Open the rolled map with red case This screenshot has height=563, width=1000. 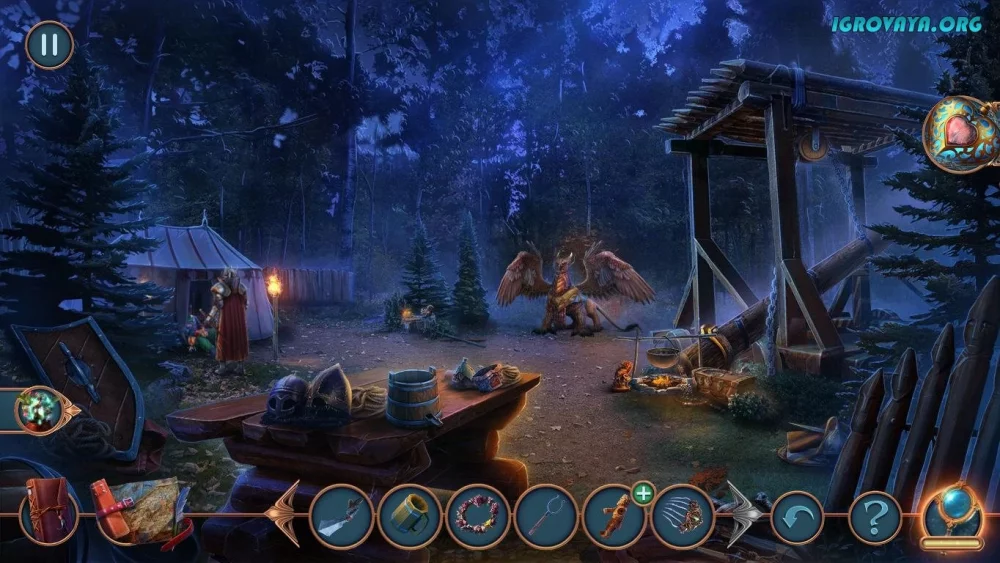tap(136, 510)
